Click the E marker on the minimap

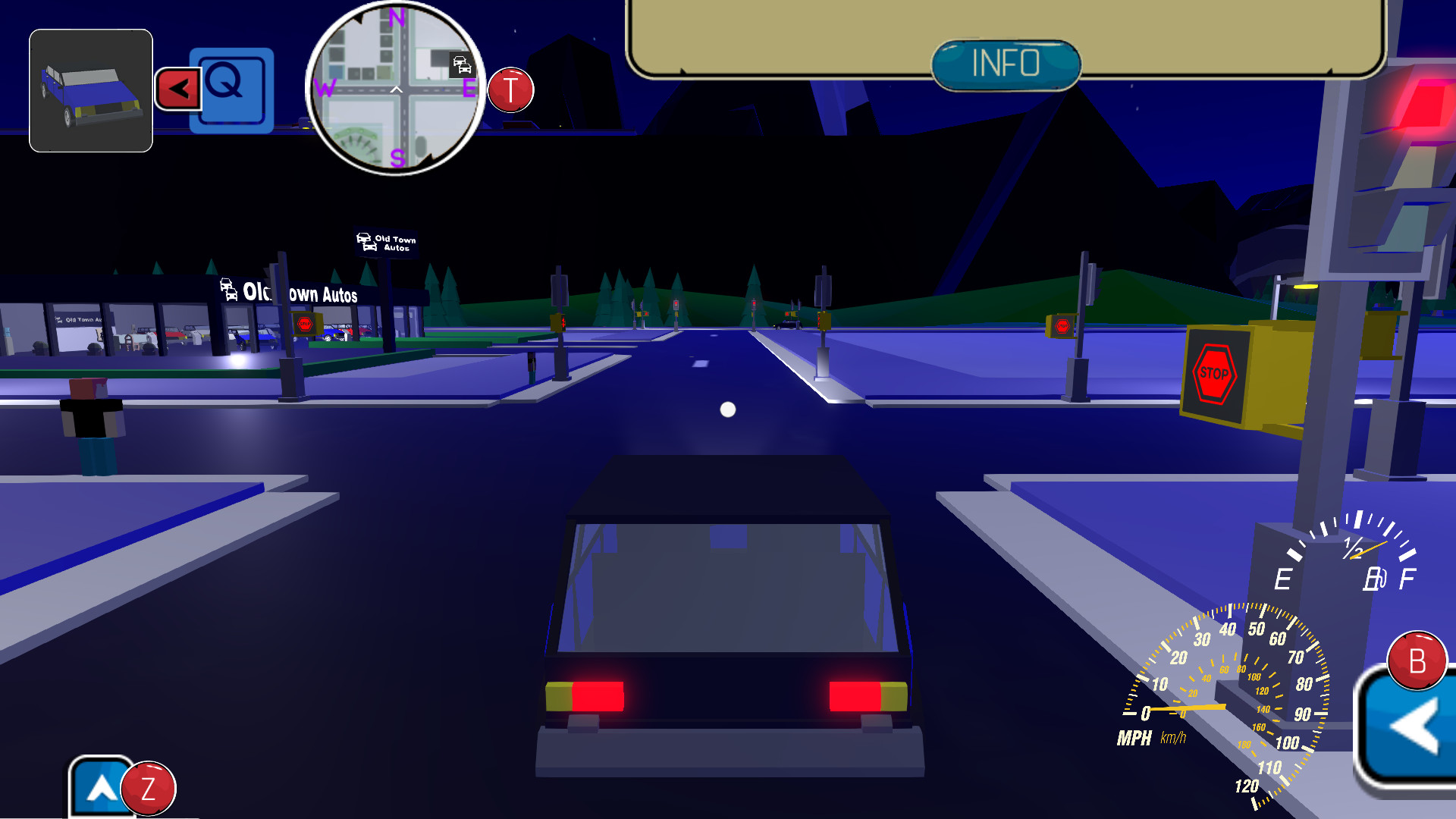point(469,88)
